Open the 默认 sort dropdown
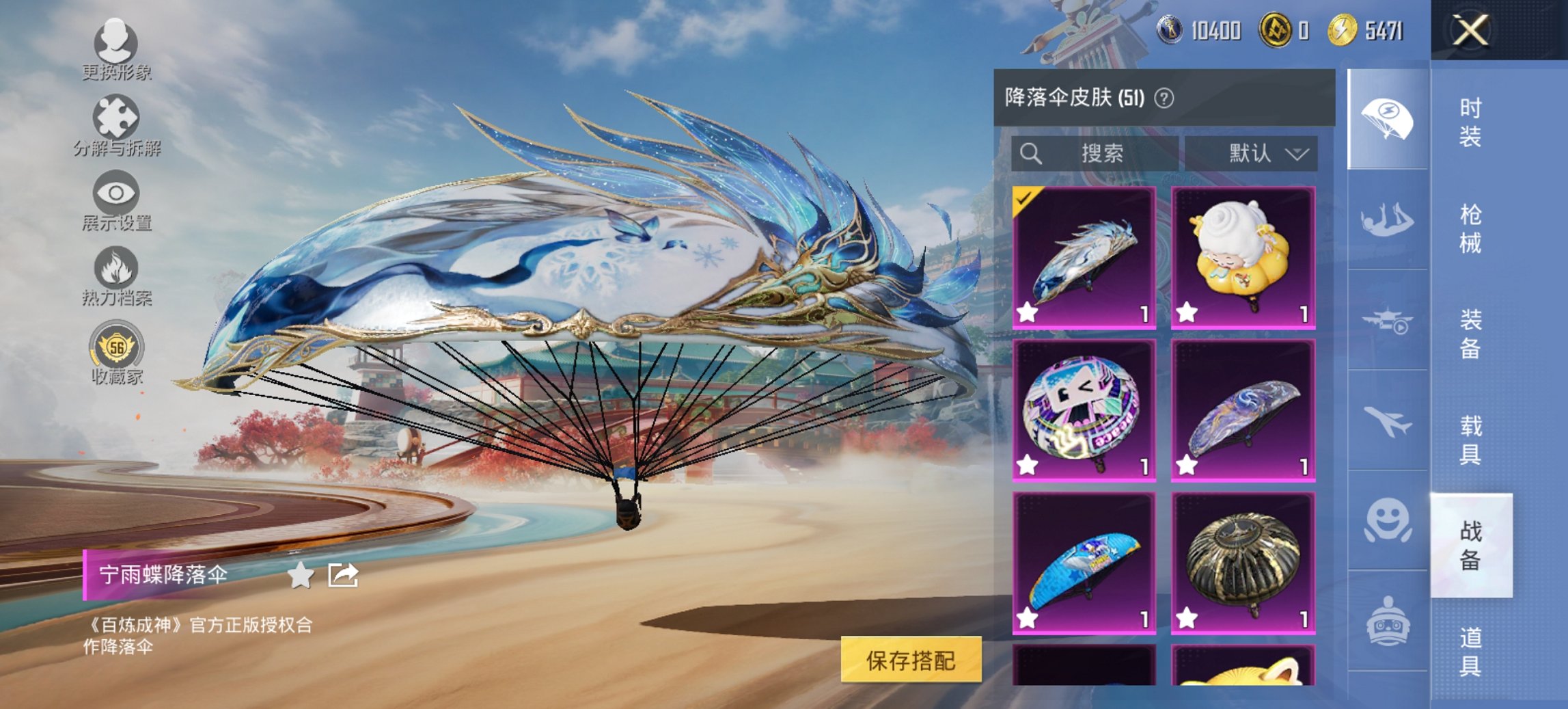 (x=1259, y=153)
